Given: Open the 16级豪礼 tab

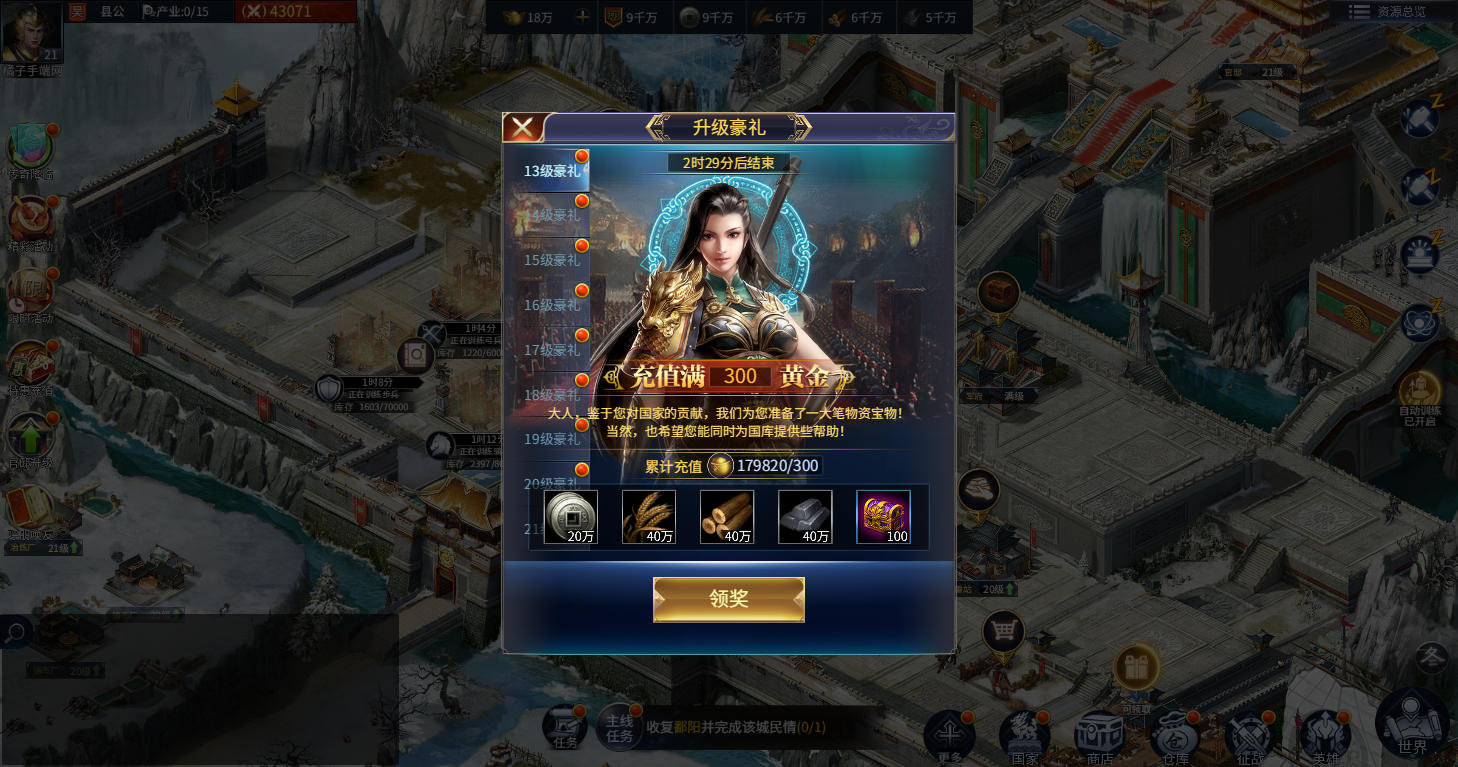Looking at the screenshot, I should click(552, 305).
